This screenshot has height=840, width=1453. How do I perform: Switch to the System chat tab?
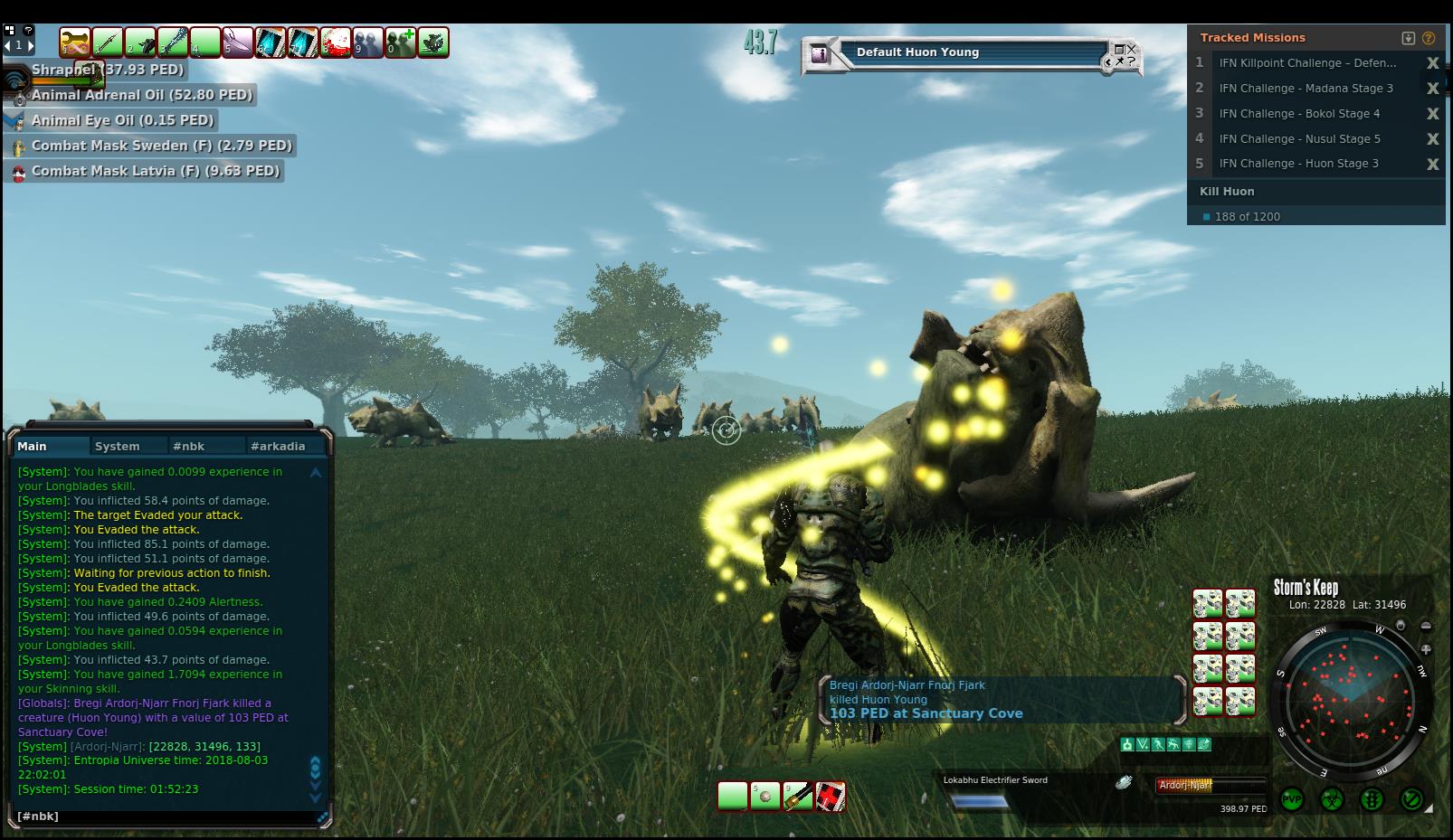click(x=118, y=446)
